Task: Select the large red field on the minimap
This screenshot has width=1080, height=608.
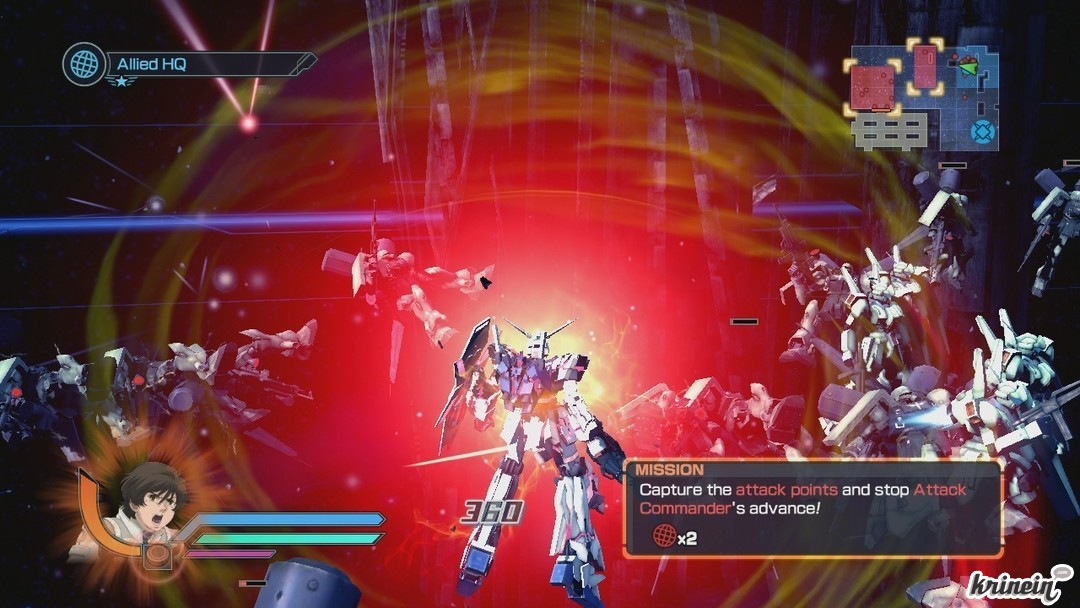Action: pos(871,86)
